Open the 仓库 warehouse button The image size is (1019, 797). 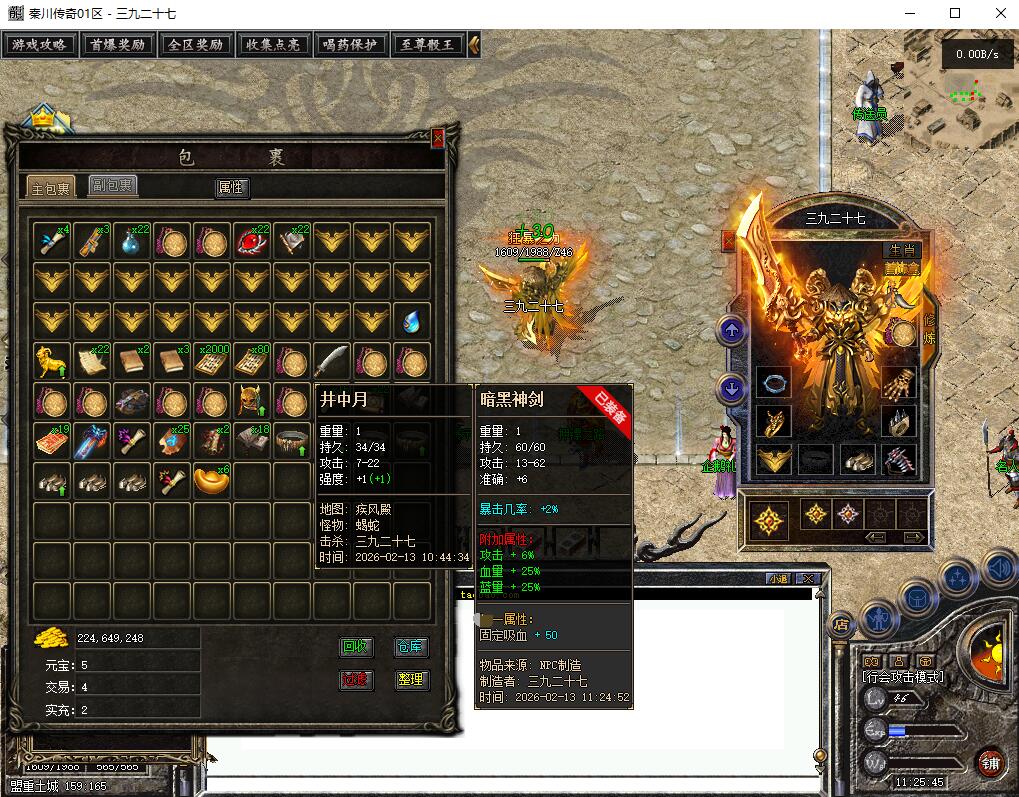pos(411,647)
